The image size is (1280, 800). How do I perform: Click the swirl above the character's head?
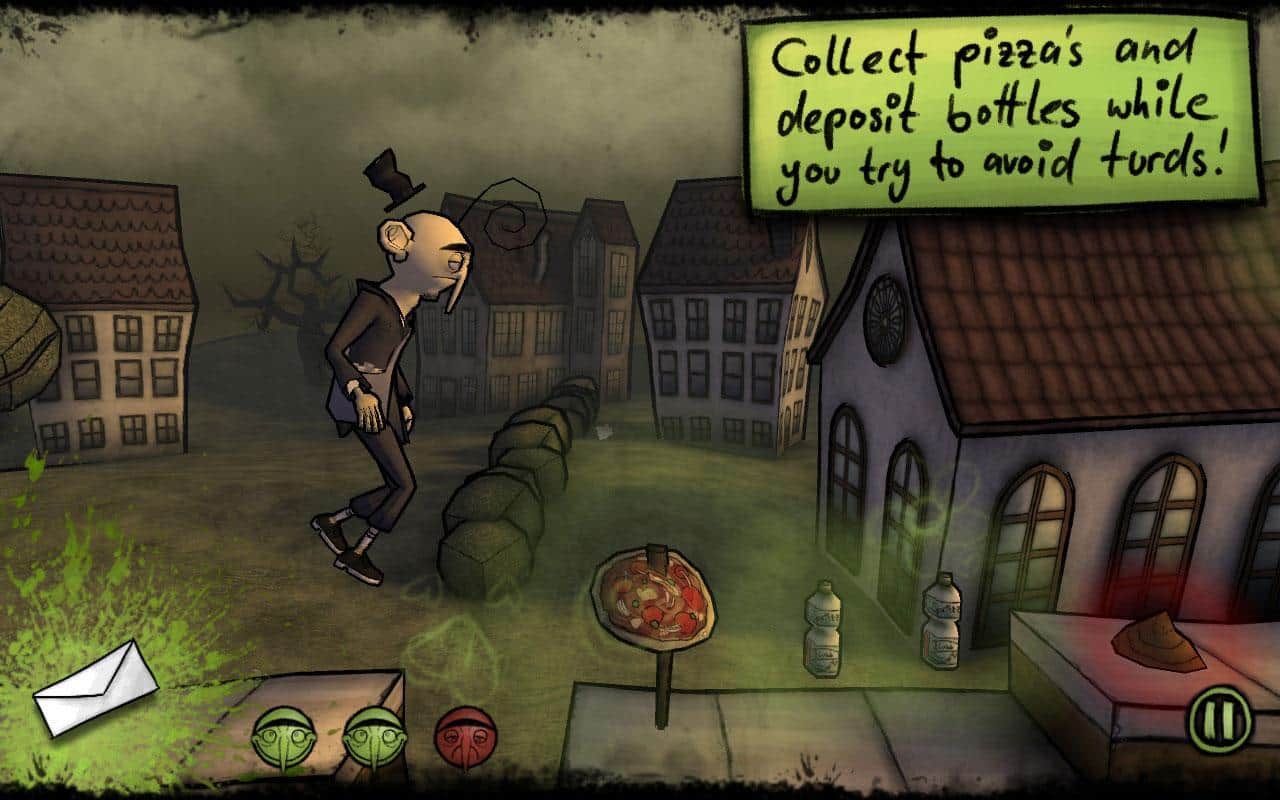[513, 215]
